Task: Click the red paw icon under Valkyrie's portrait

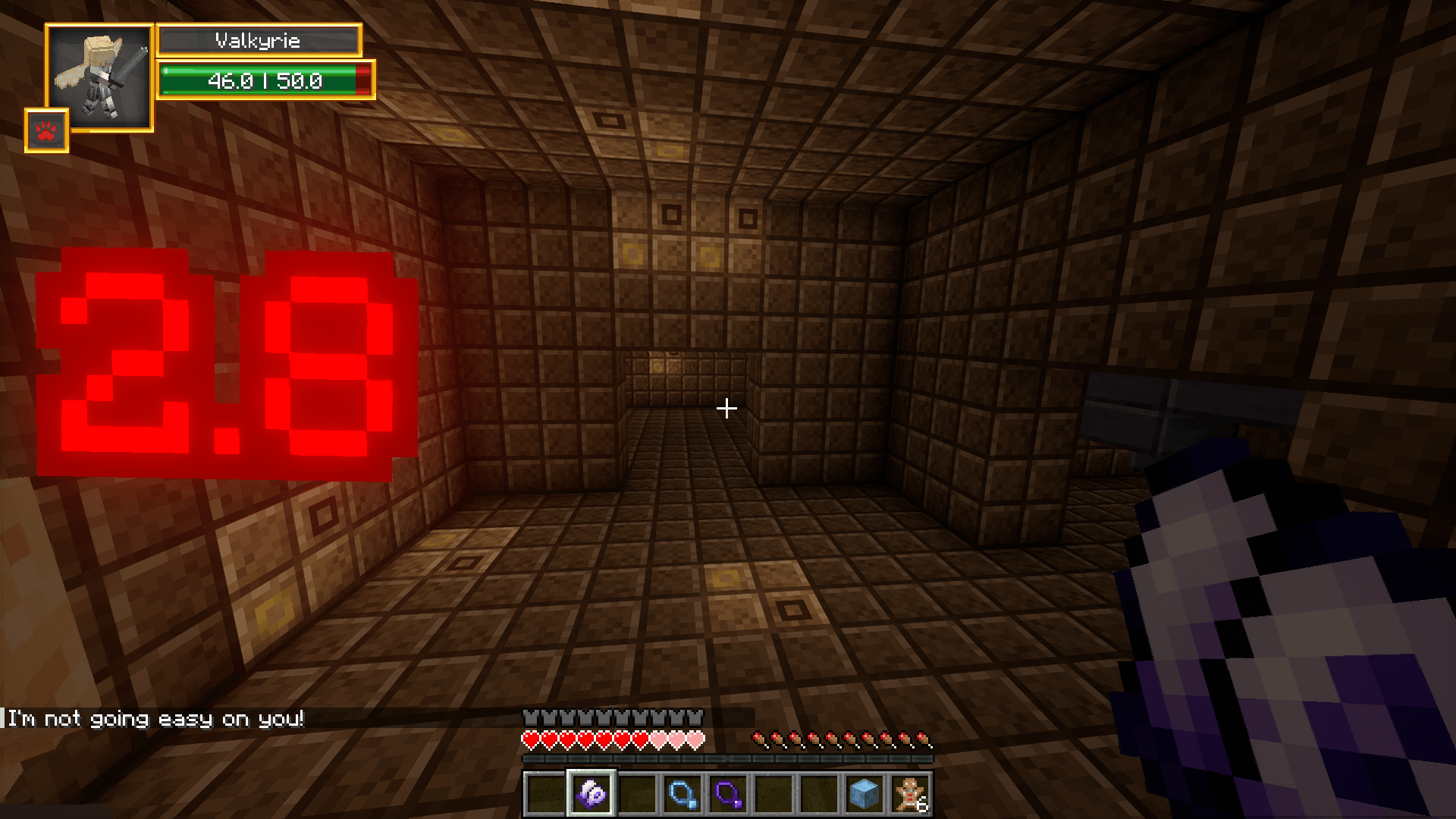Action: click(47, 130)
